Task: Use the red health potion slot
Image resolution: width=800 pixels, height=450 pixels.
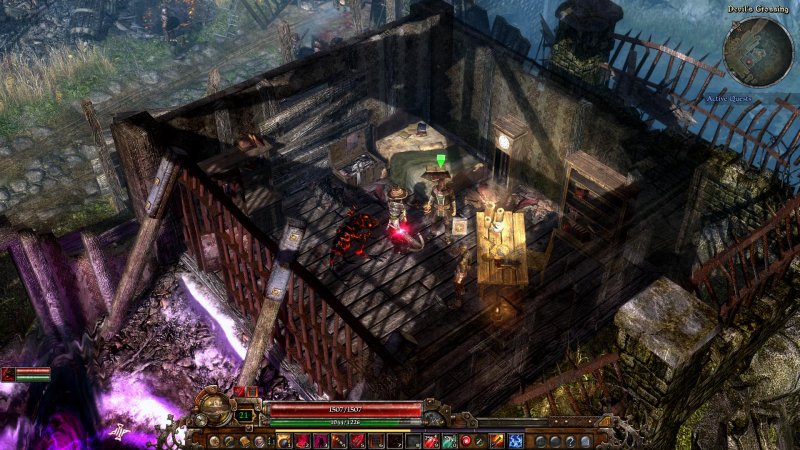Action: 430,440
